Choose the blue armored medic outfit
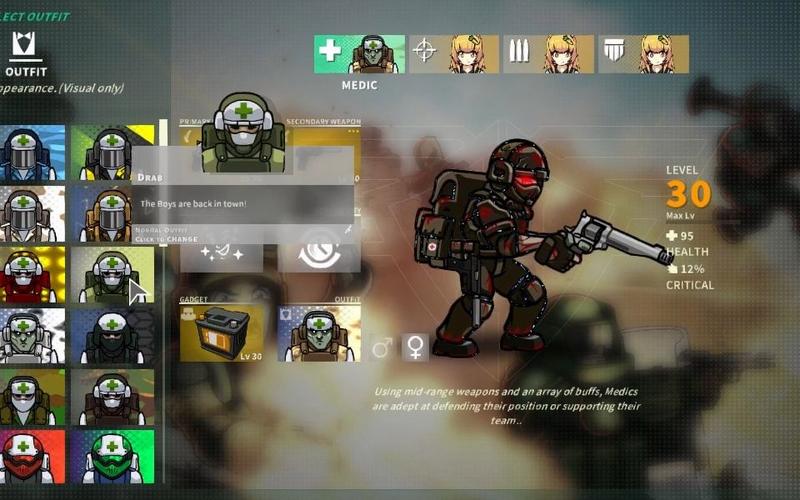This screenshot has width=800, height=500. tap(33, 153)
